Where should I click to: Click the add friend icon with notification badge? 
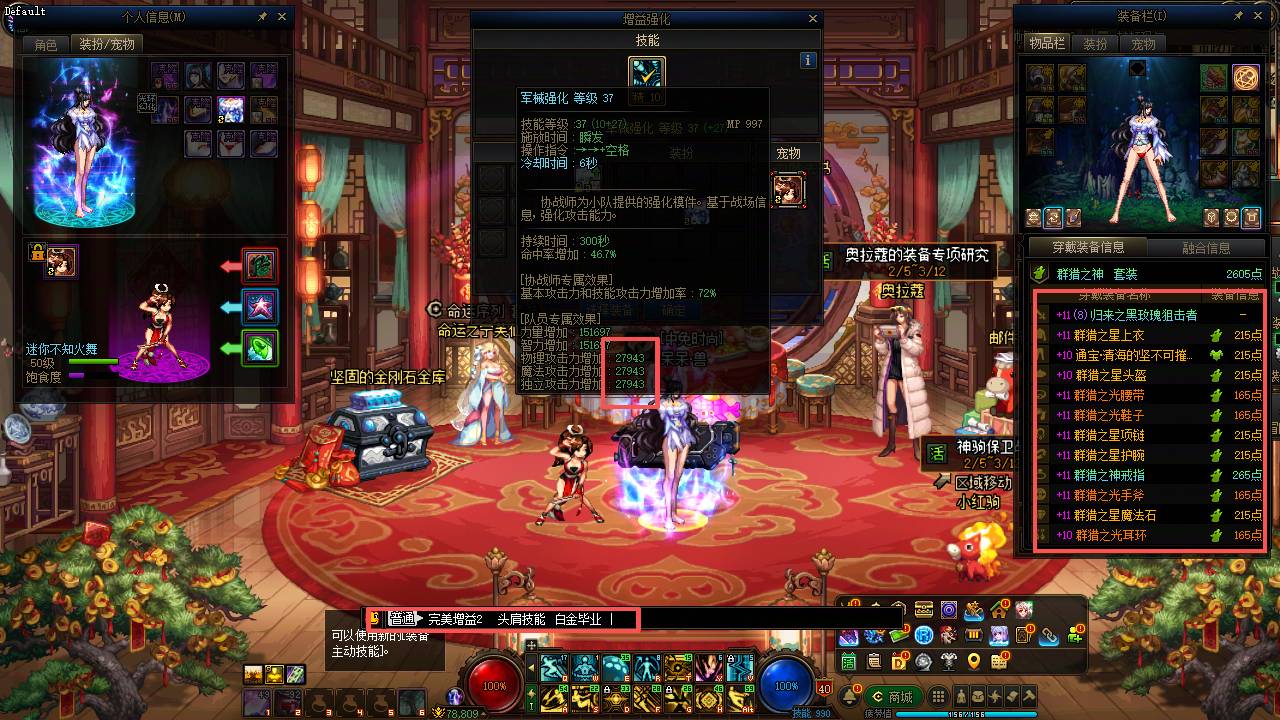tap(1077, 637)
